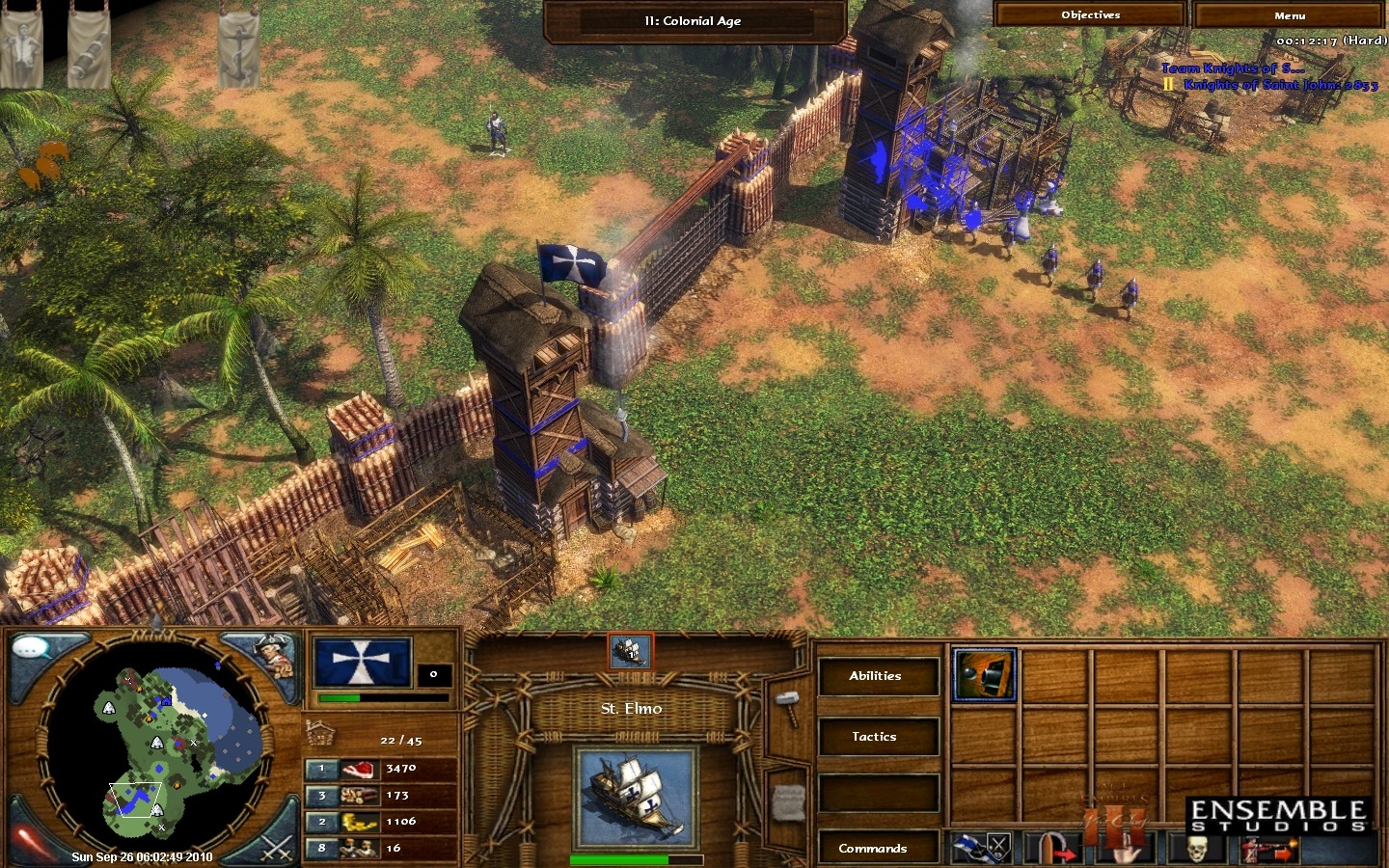Open the game Menu
Viewport: 1389px width, 868px height.
1289,15
